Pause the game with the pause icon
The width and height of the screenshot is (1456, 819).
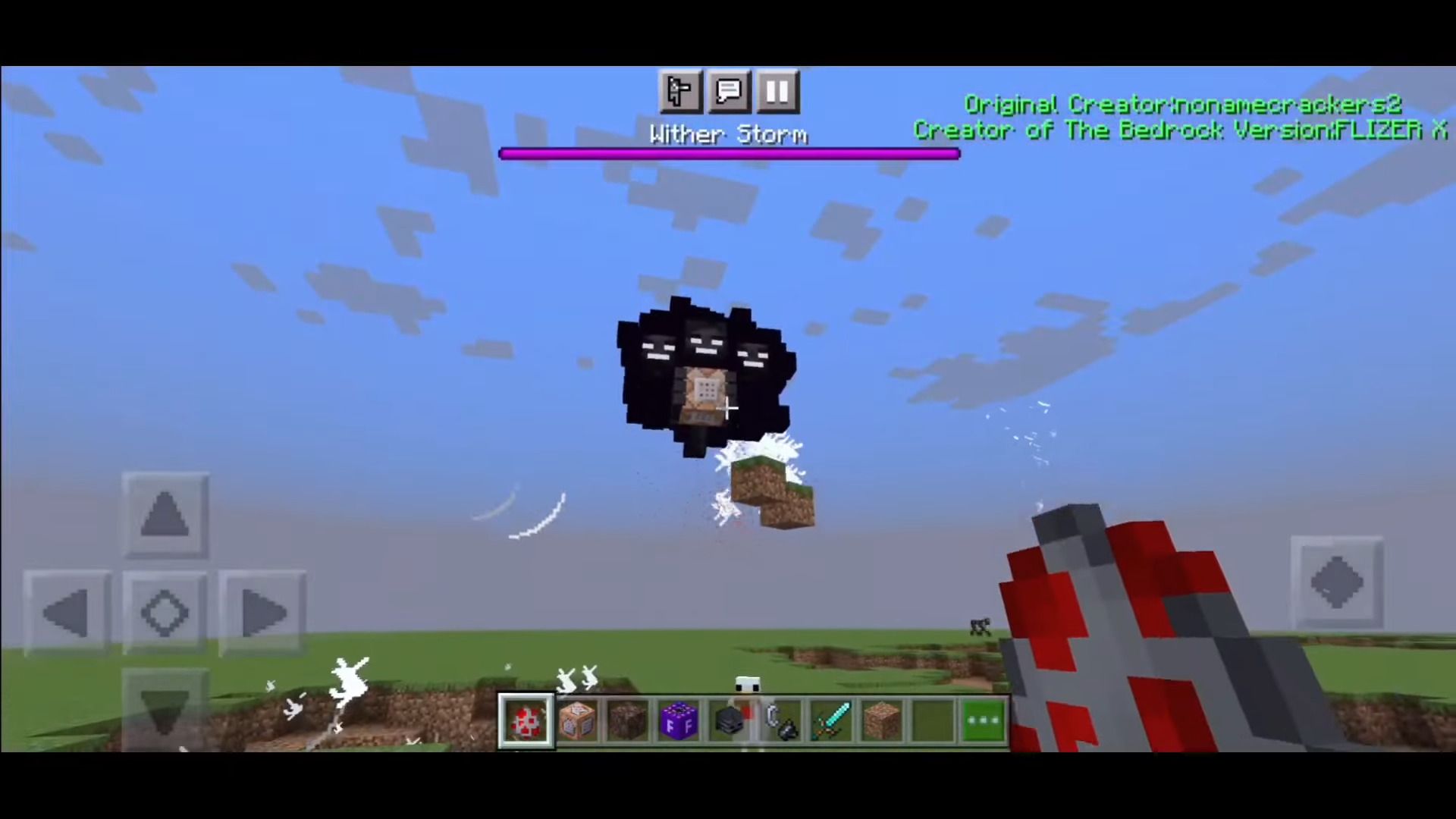(777, 92)
